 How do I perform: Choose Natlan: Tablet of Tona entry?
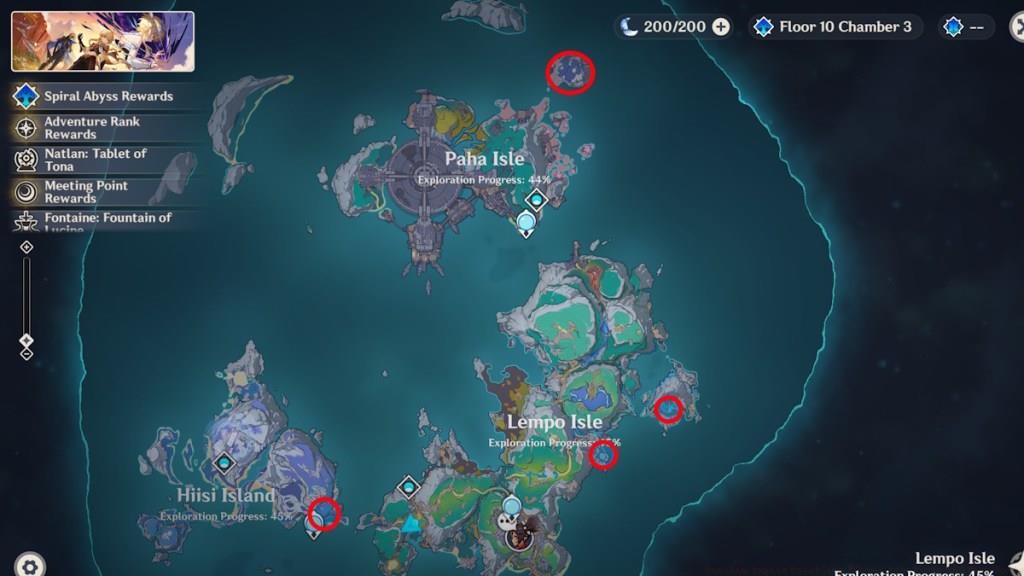pos(95,159)
